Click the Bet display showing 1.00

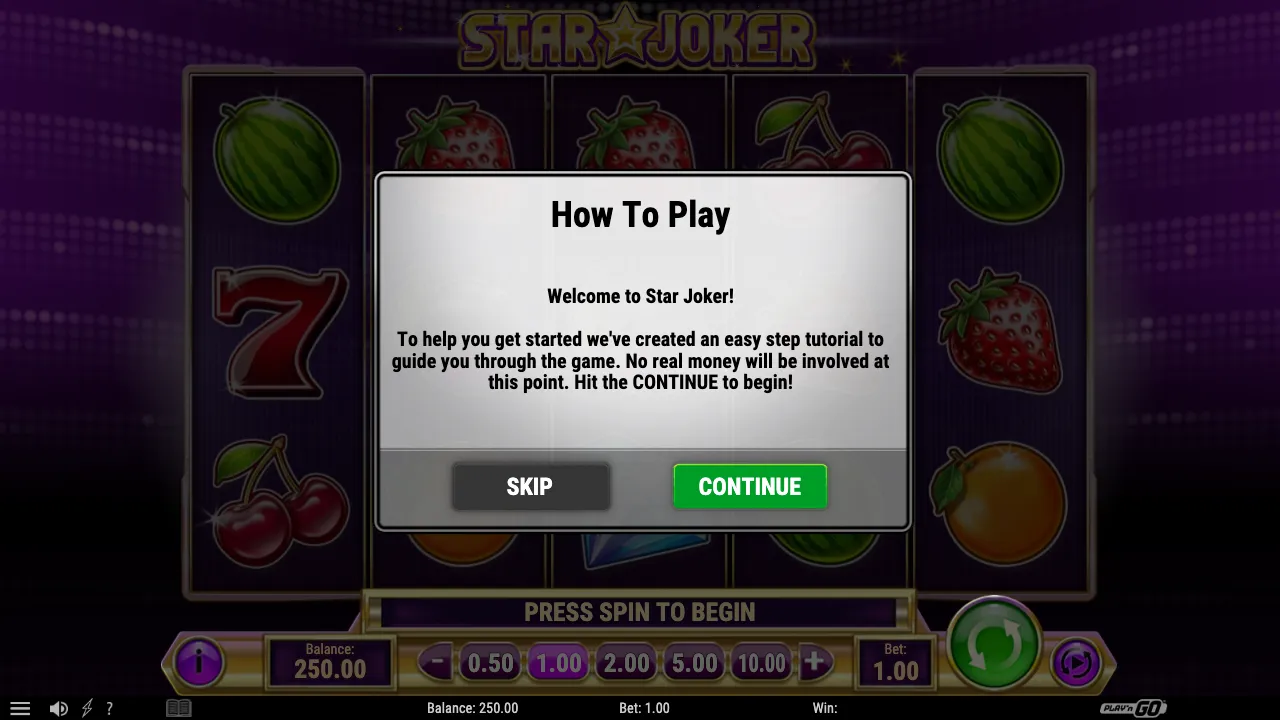pos(897,662)
